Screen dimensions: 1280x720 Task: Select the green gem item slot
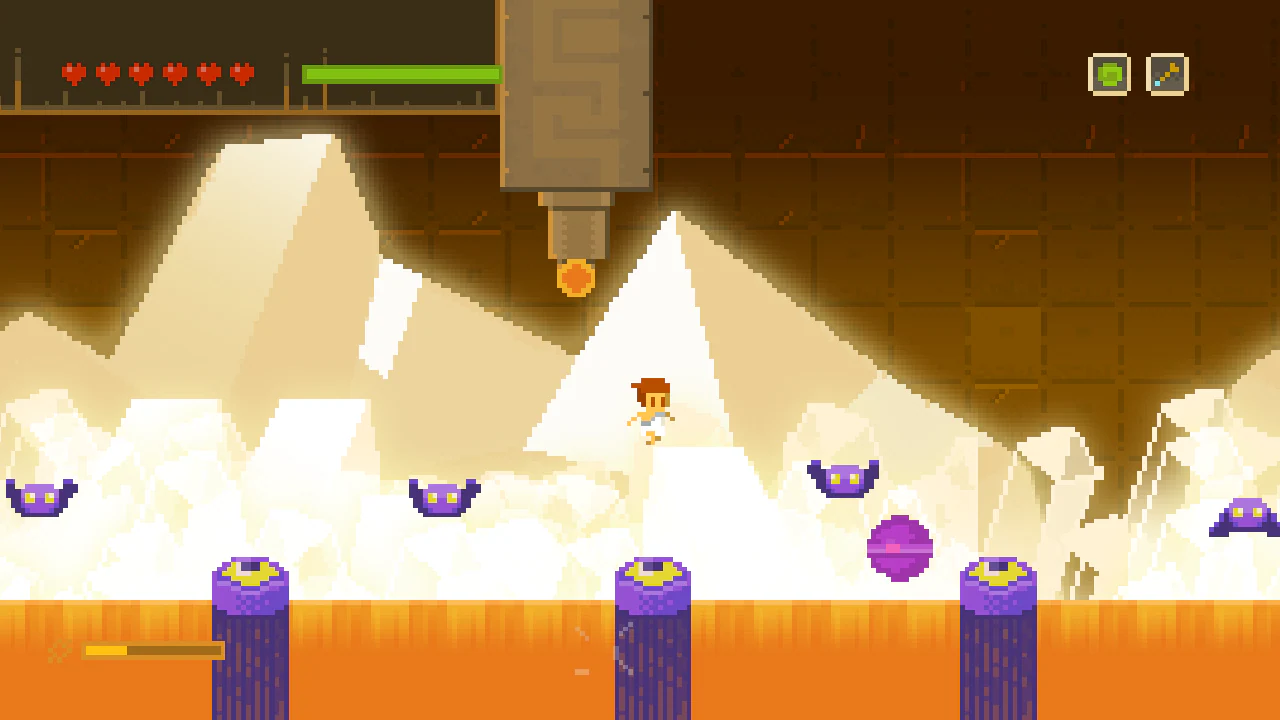click(1110, 74)
